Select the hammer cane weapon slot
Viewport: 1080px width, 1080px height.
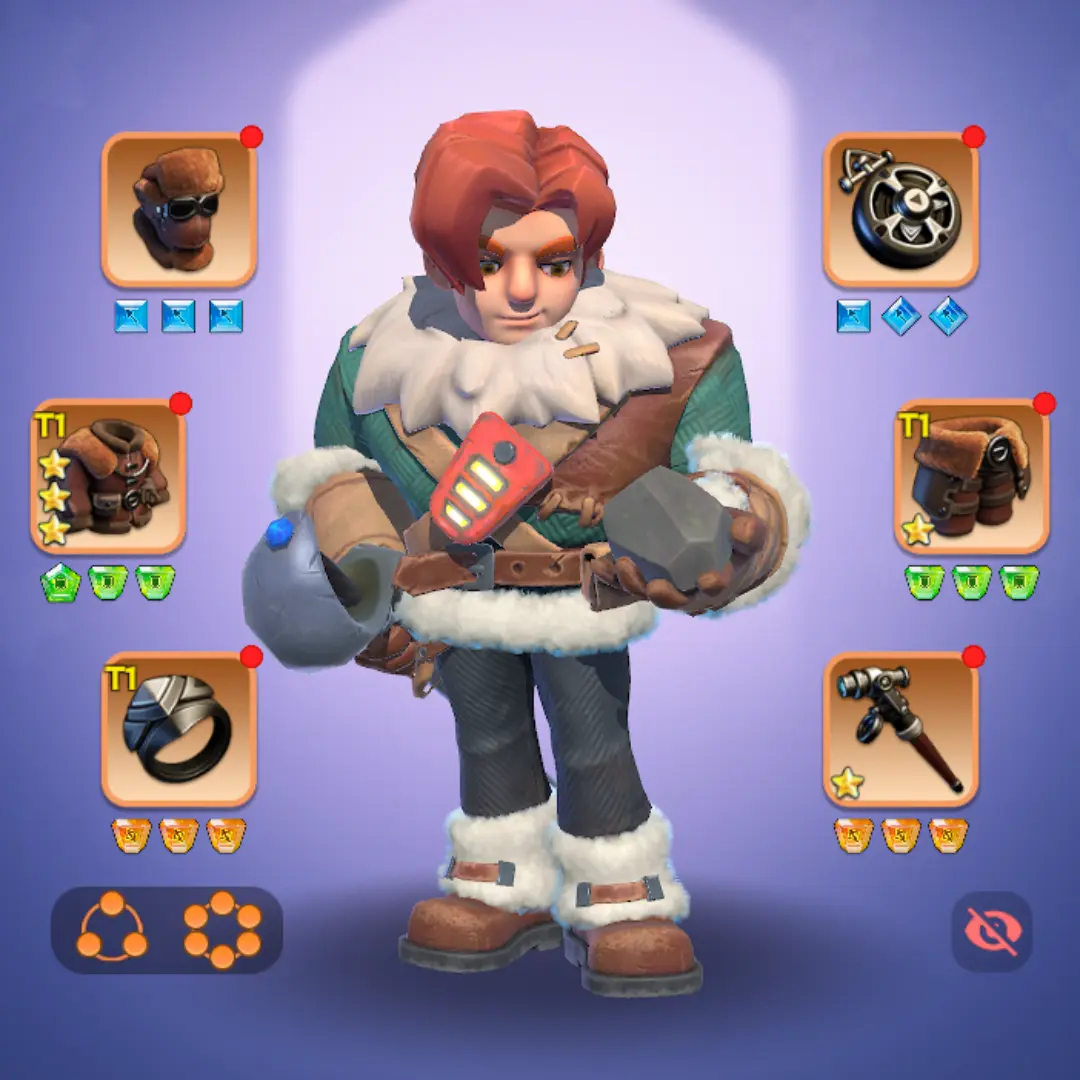(901, 730)
